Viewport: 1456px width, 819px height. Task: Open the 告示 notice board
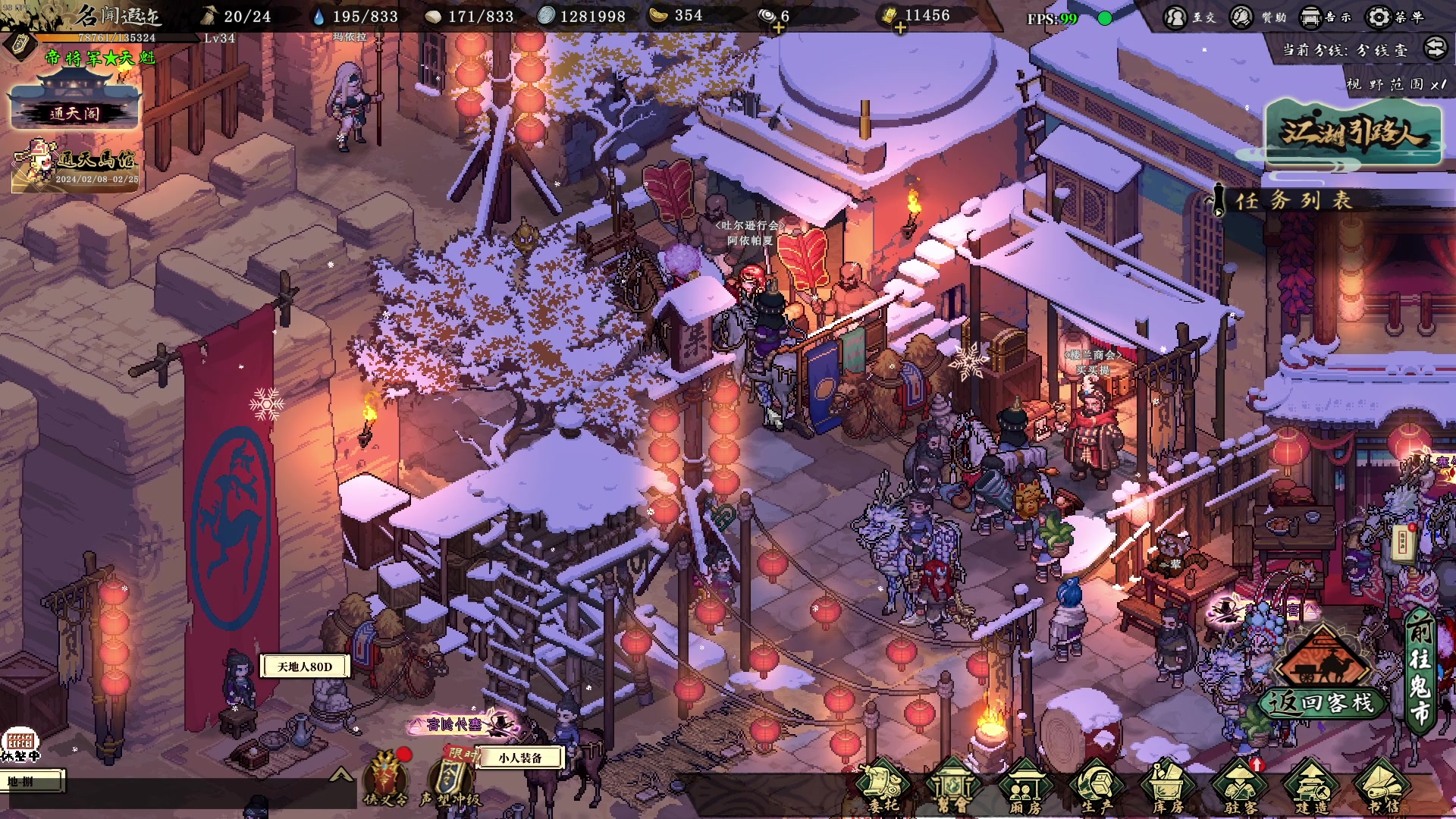[1325, 17]
